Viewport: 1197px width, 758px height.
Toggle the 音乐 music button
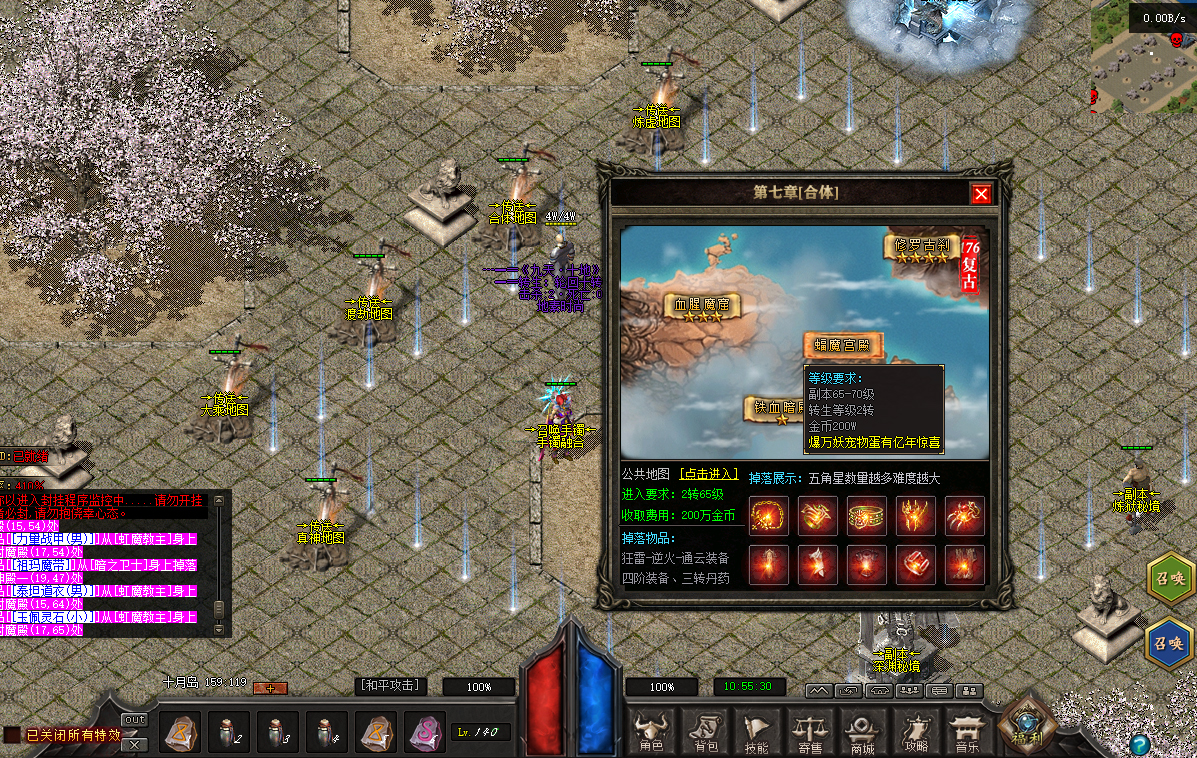(967, 732)
